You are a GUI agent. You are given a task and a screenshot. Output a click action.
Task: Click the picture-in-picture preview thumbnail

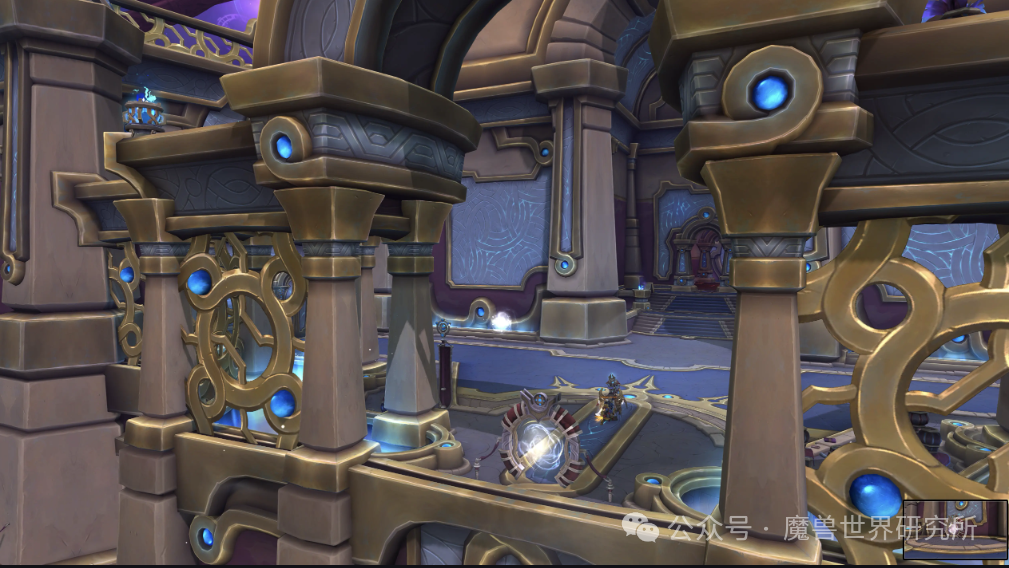click(955, 529)
